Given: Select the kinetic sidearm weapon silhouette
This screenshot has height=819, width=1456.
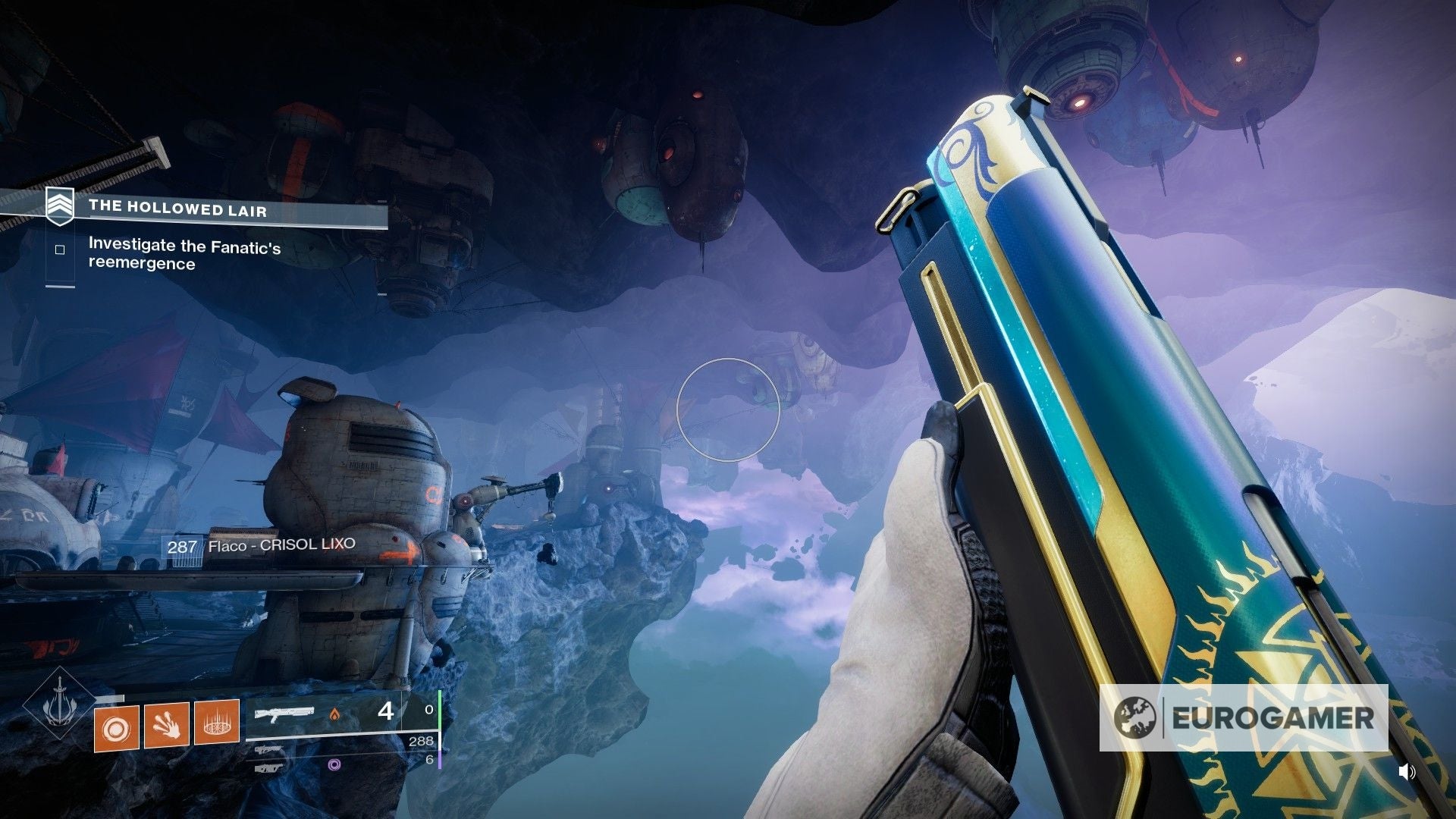Looking at the screenshot, I should [268, 751].
